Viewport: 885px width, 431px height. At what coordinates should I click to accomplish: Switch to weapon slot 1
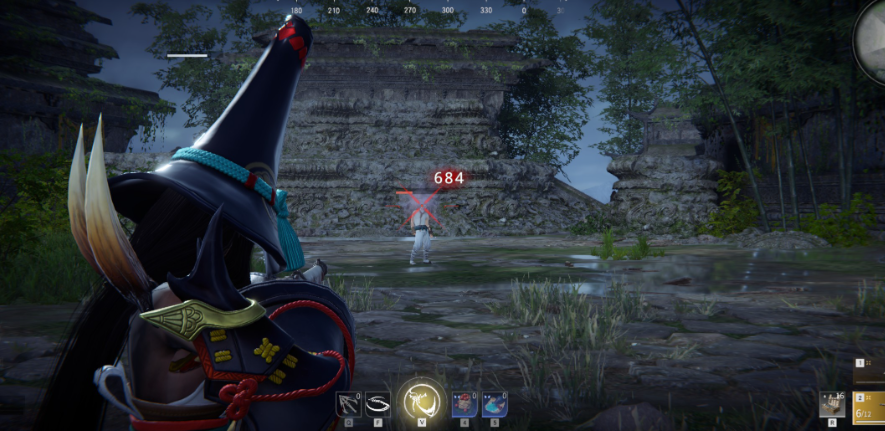[x=870, y=371]
